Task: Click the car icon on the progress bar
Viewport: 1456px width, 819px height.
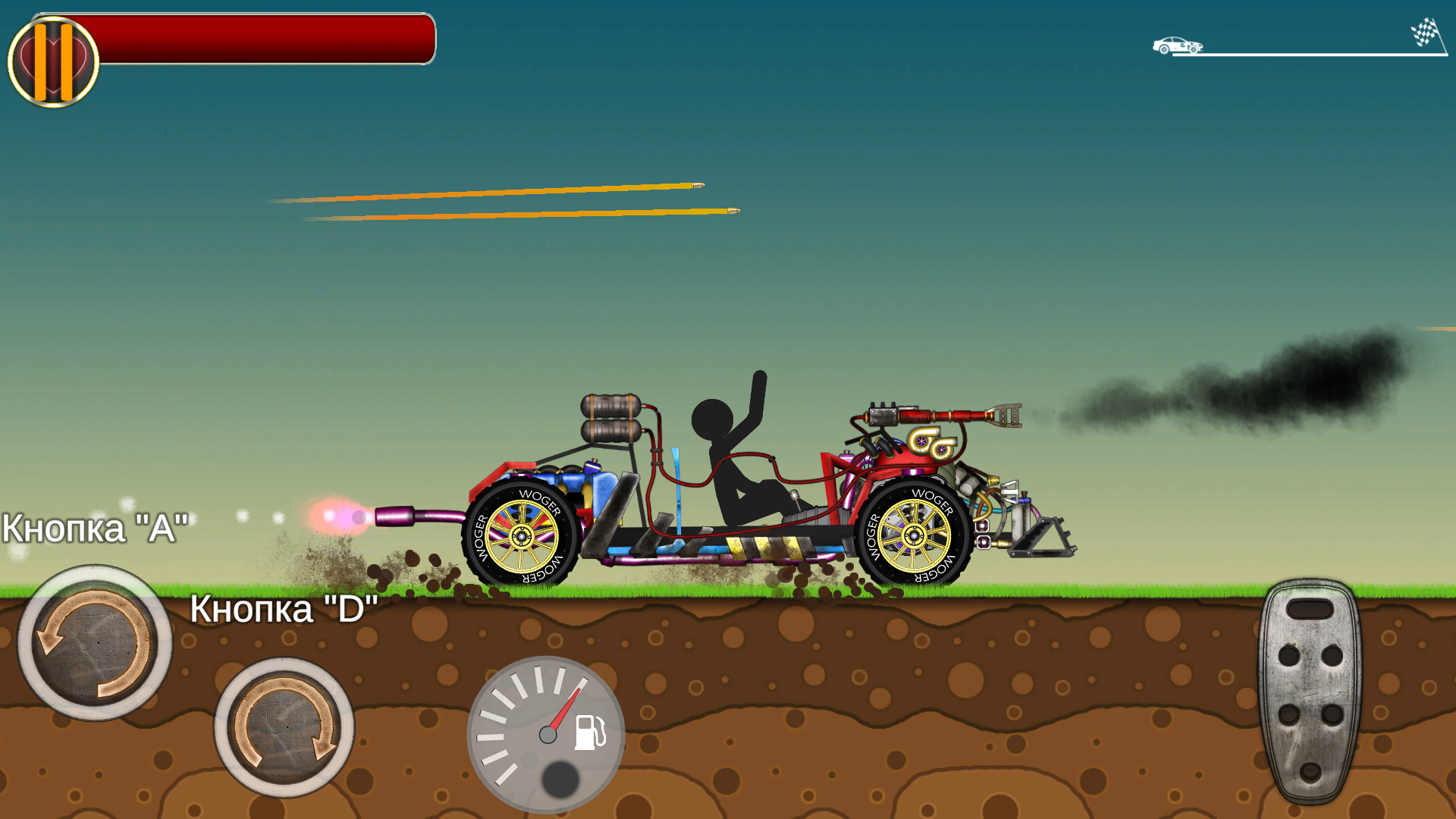Action: [1176, 46]
